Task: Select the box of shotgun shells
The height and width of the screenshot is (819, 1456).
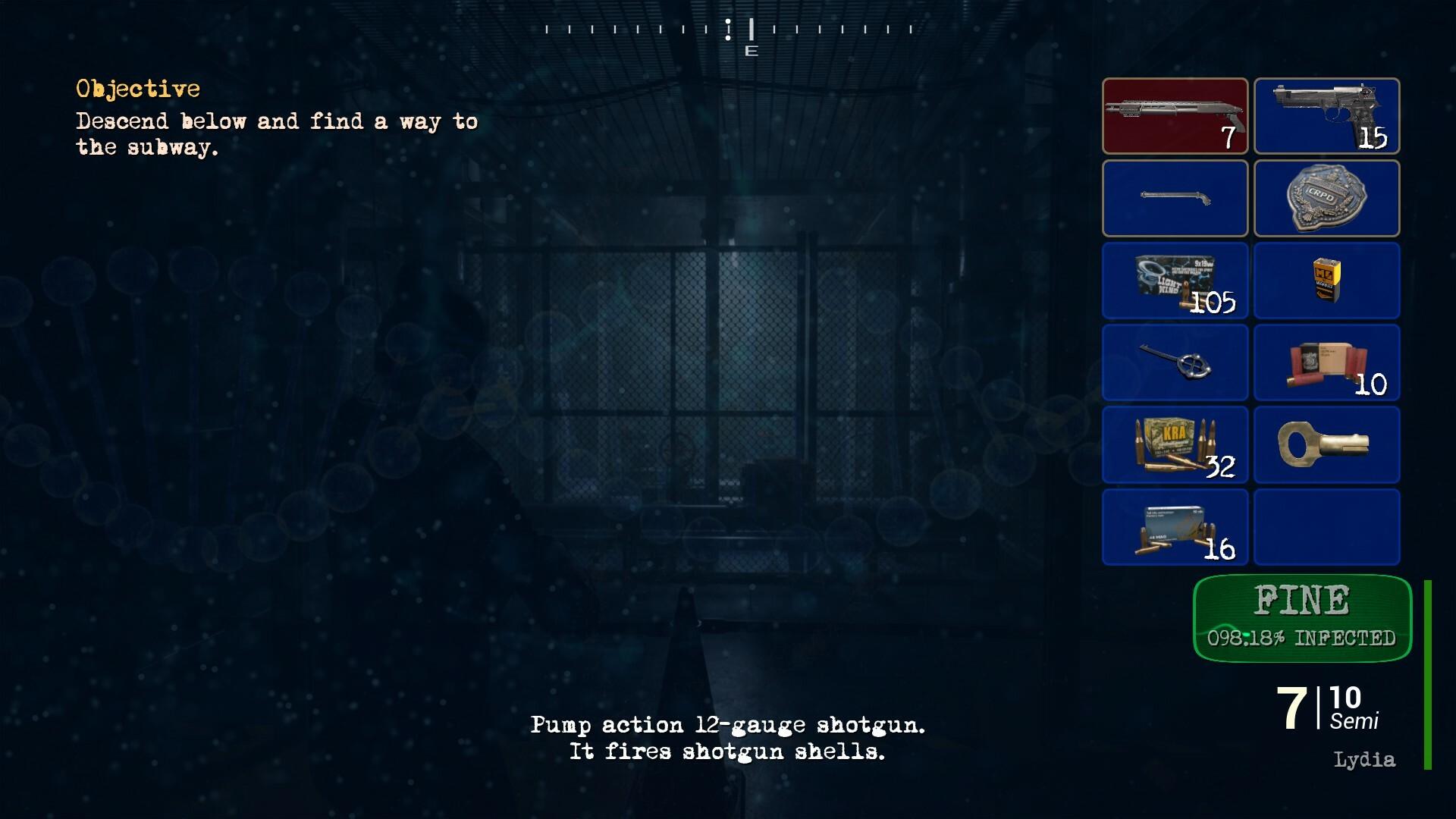Action: [x=1326, y=362]
